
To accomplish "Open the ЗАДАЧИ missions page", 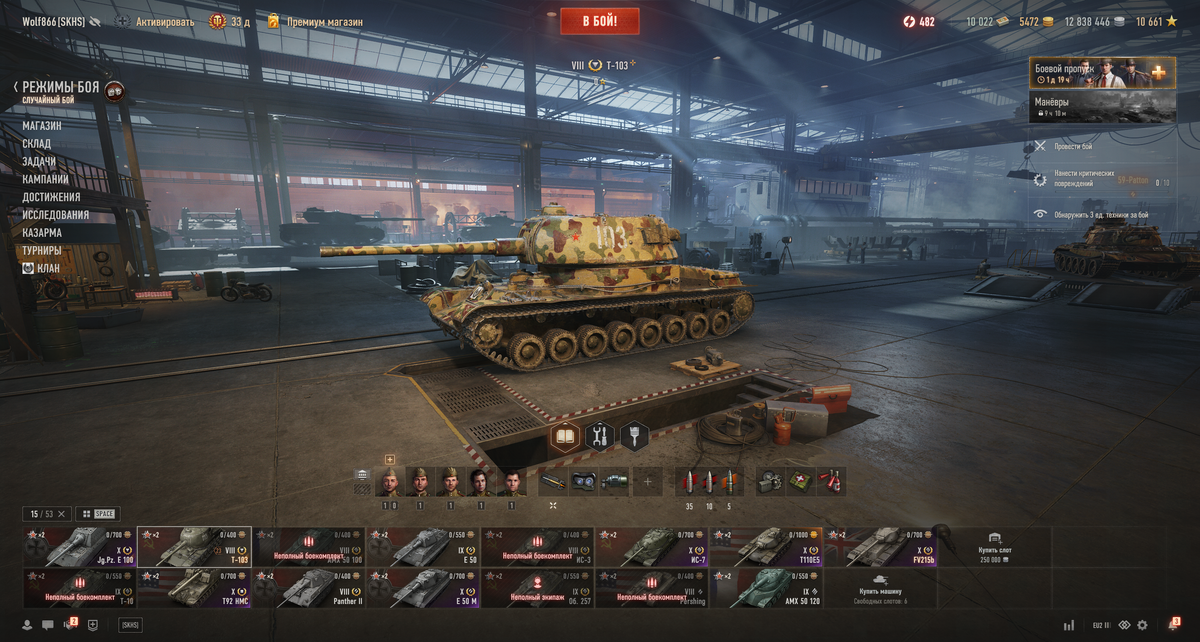I will [39, 162].
